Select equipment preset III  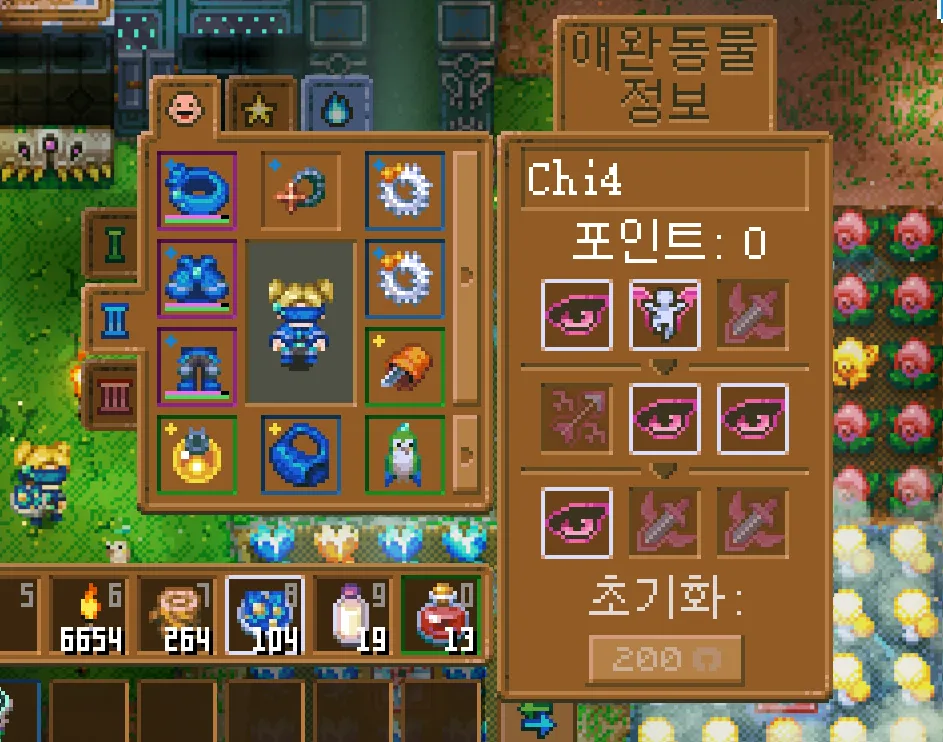(116, 394)
